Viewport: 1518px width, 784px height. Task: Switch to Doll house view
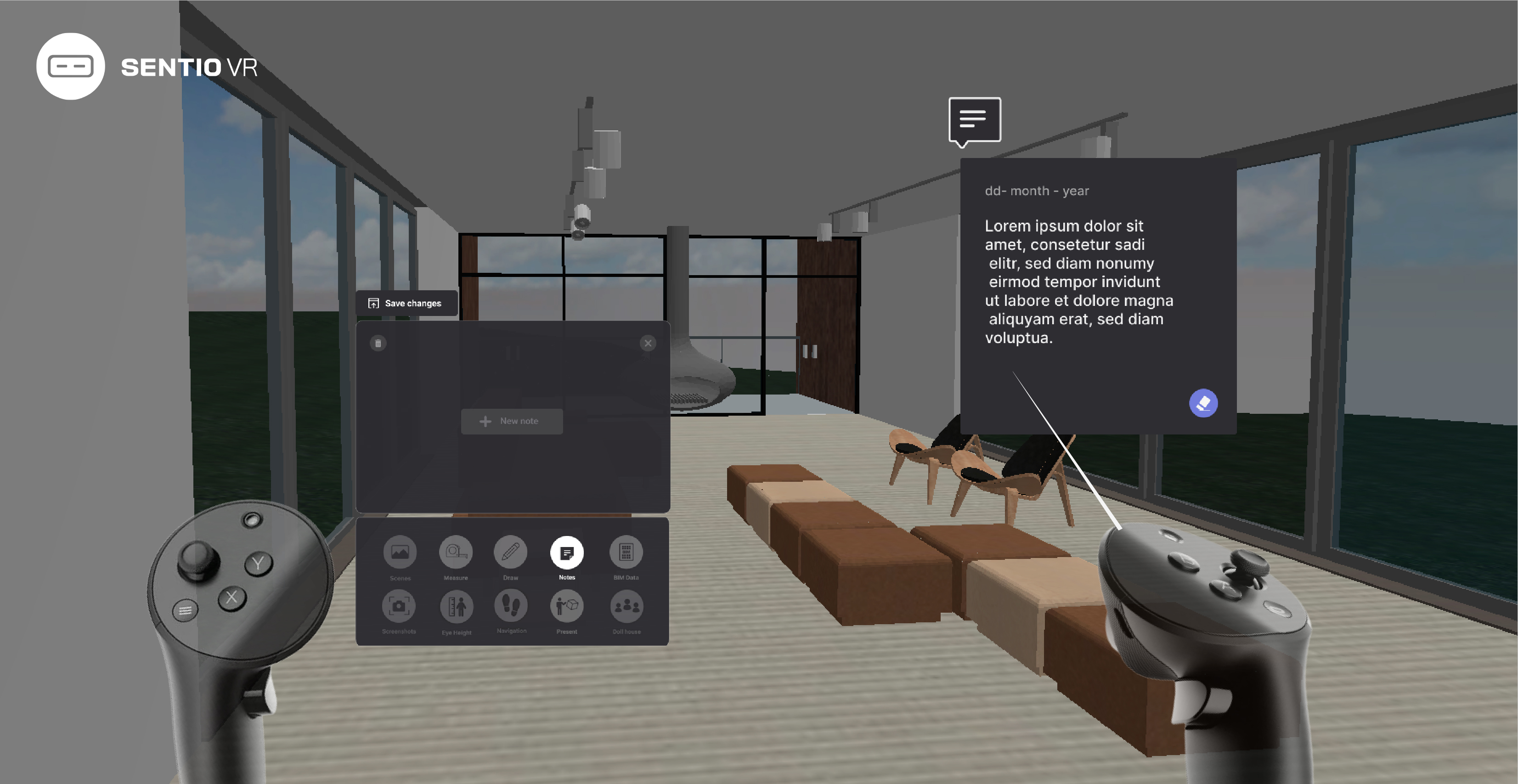(626, 607)
